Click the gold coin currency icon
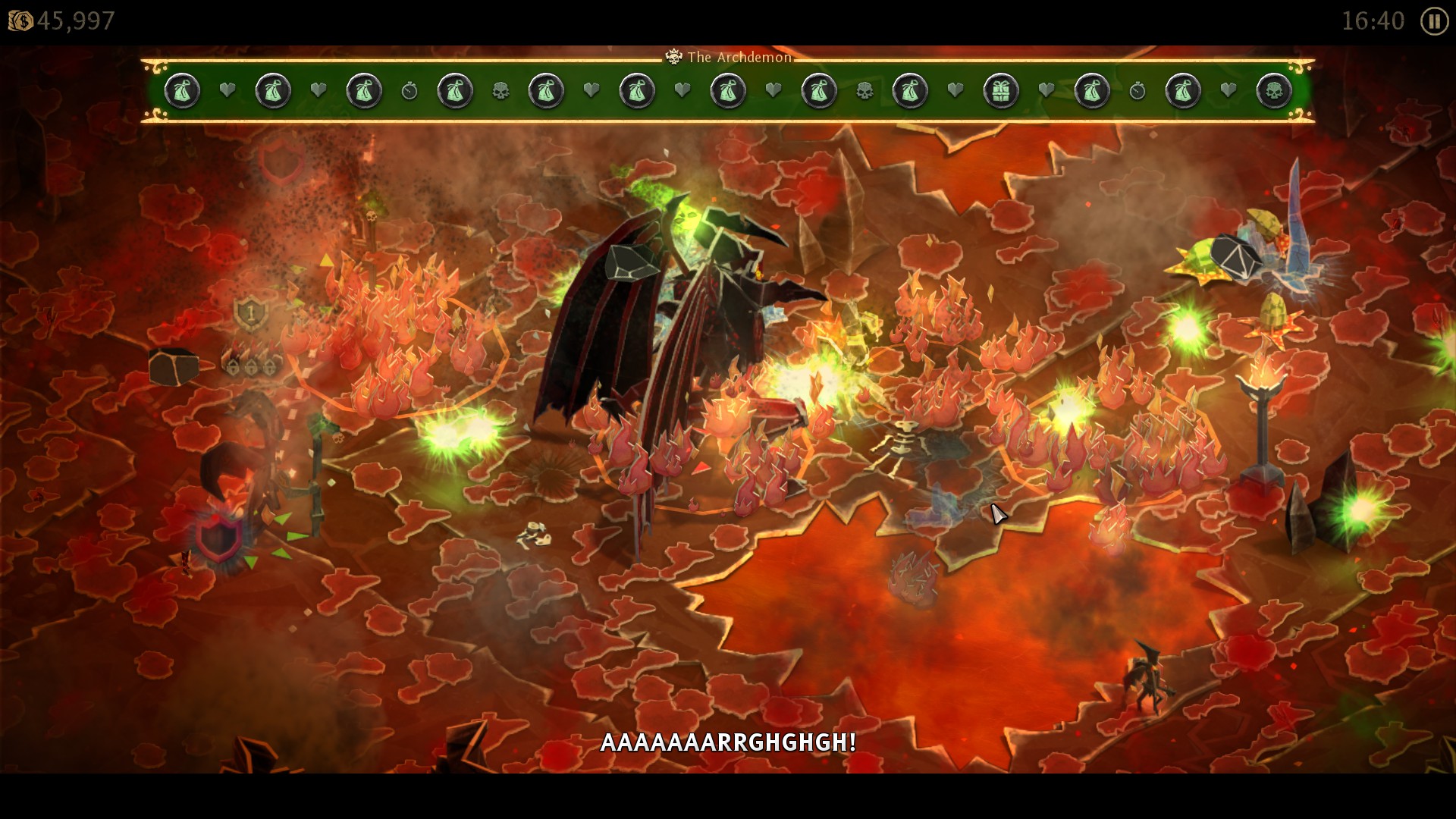 (x=20, y=19)
